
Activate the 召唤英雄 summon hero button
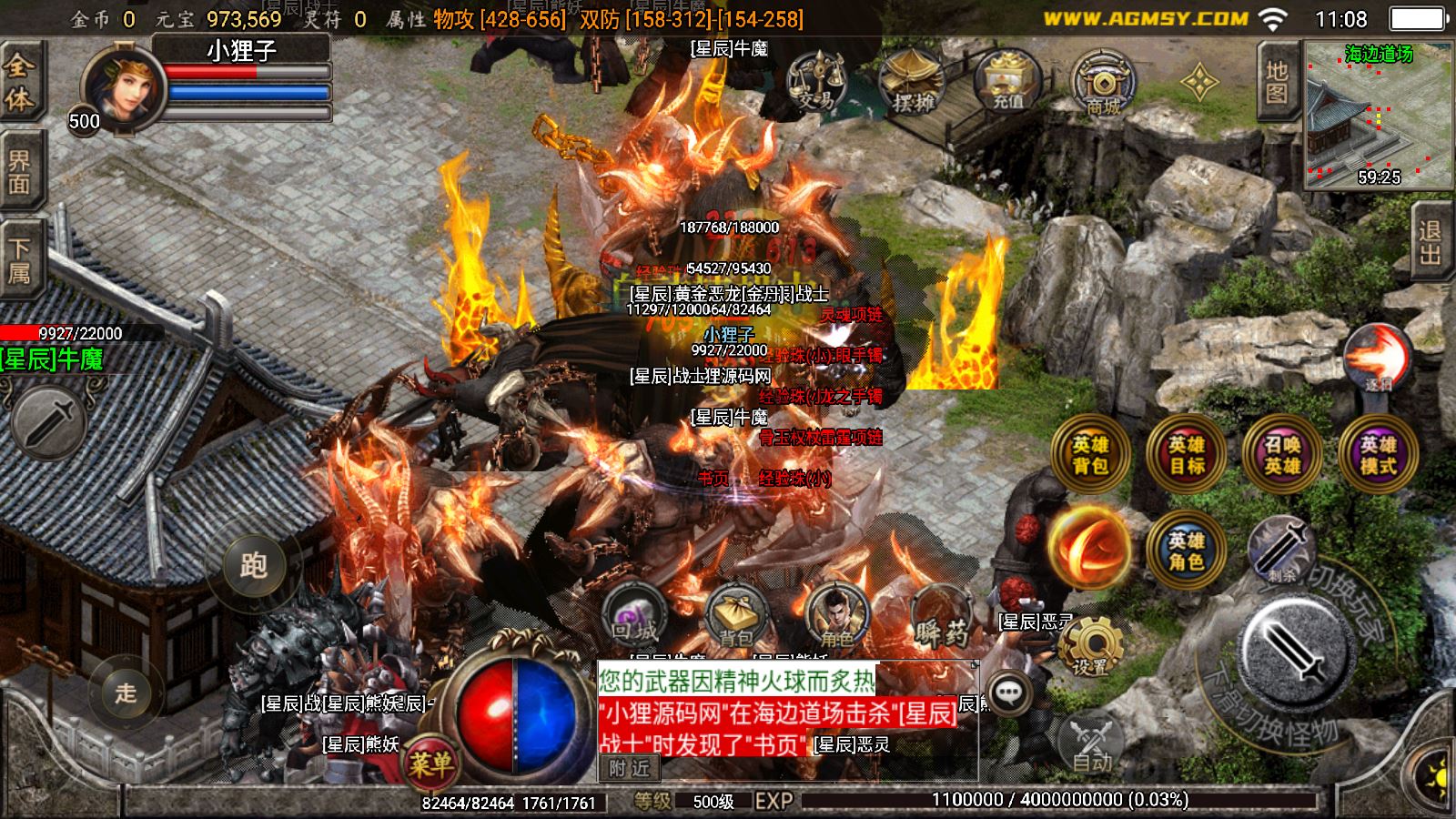coord(1281,454)
